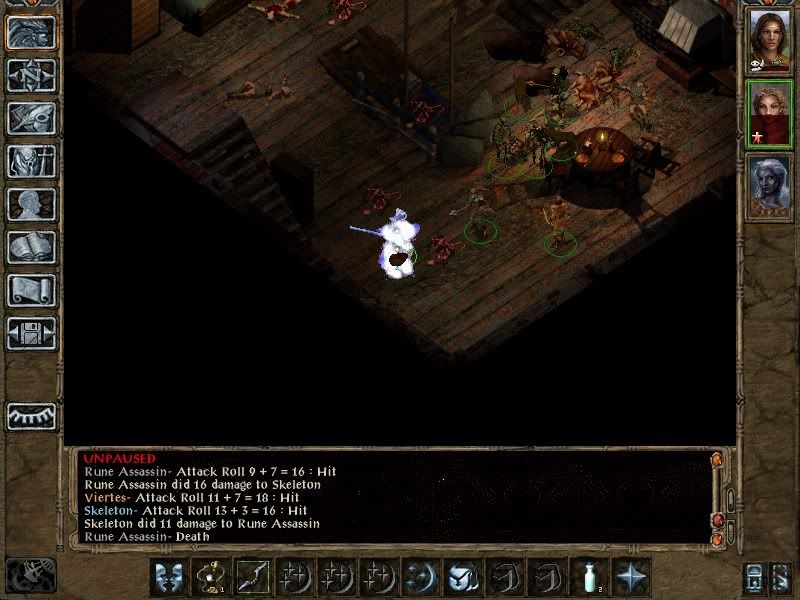Open the mage spellbook
The width and height of the screenshot is (800, 600).
tap(31, 247)
